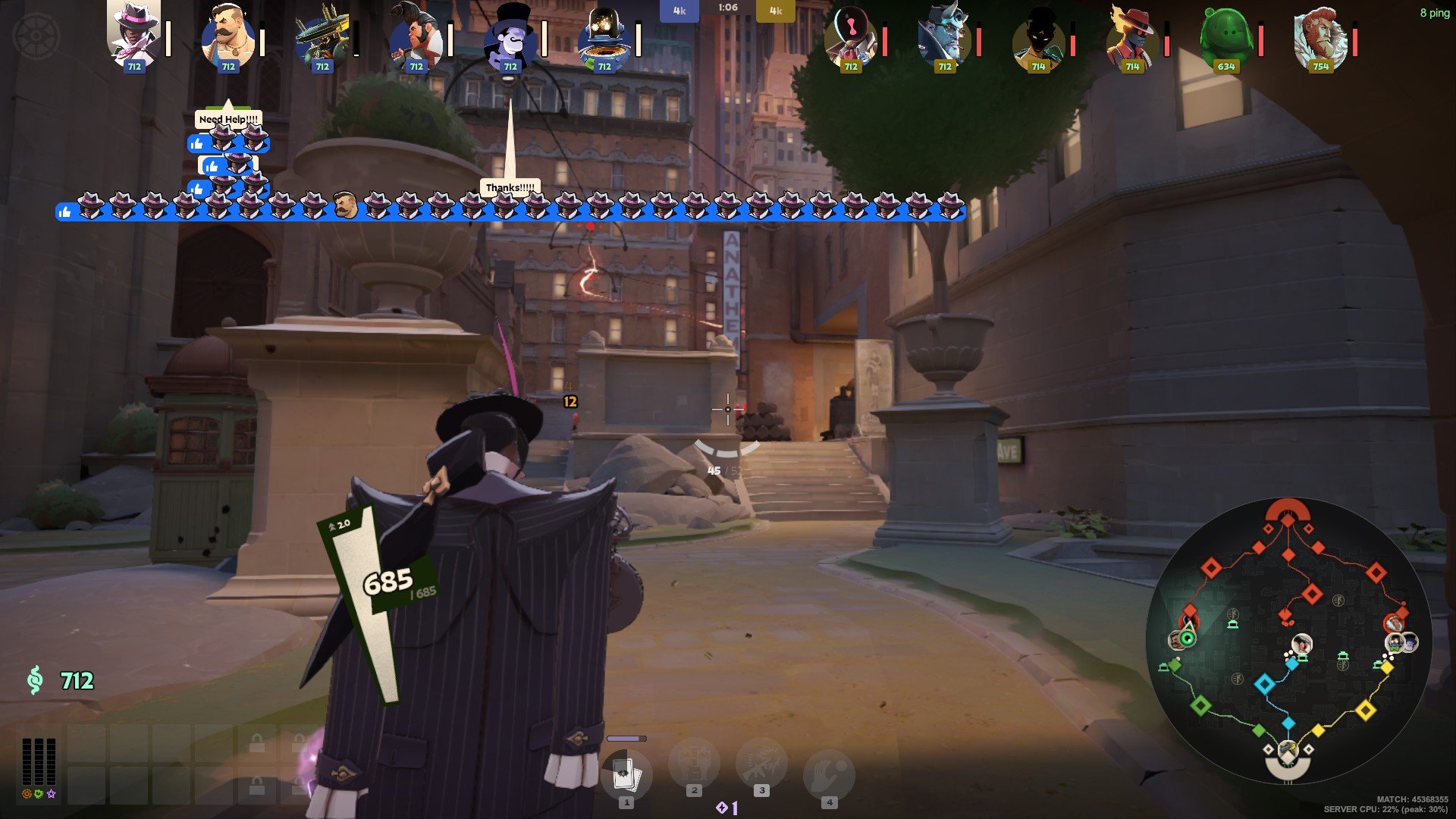Select the red-bearded enemy hero portrait
This screenshot has height=819, width=1456.
(1320, 36)
